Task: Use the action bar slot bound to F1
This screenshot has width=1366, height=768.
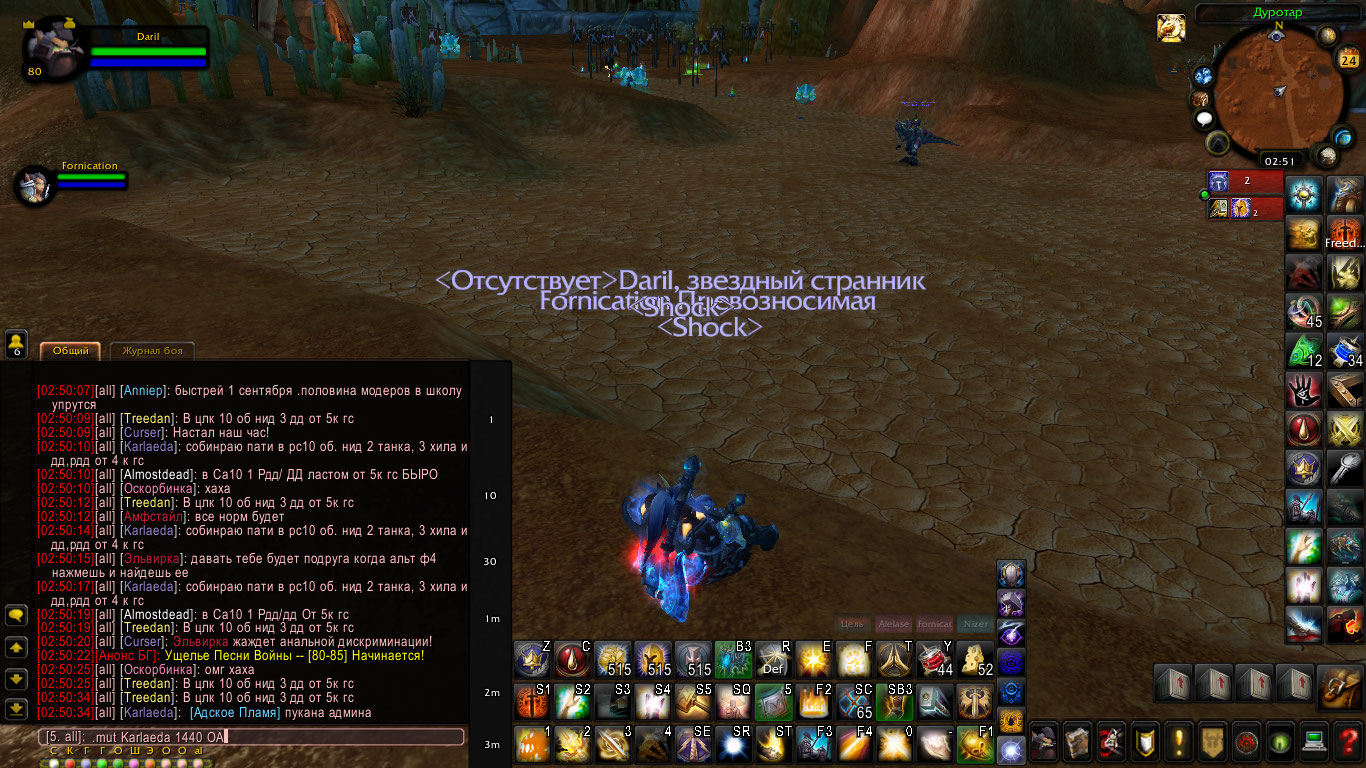Action: (x=974, y=744)
